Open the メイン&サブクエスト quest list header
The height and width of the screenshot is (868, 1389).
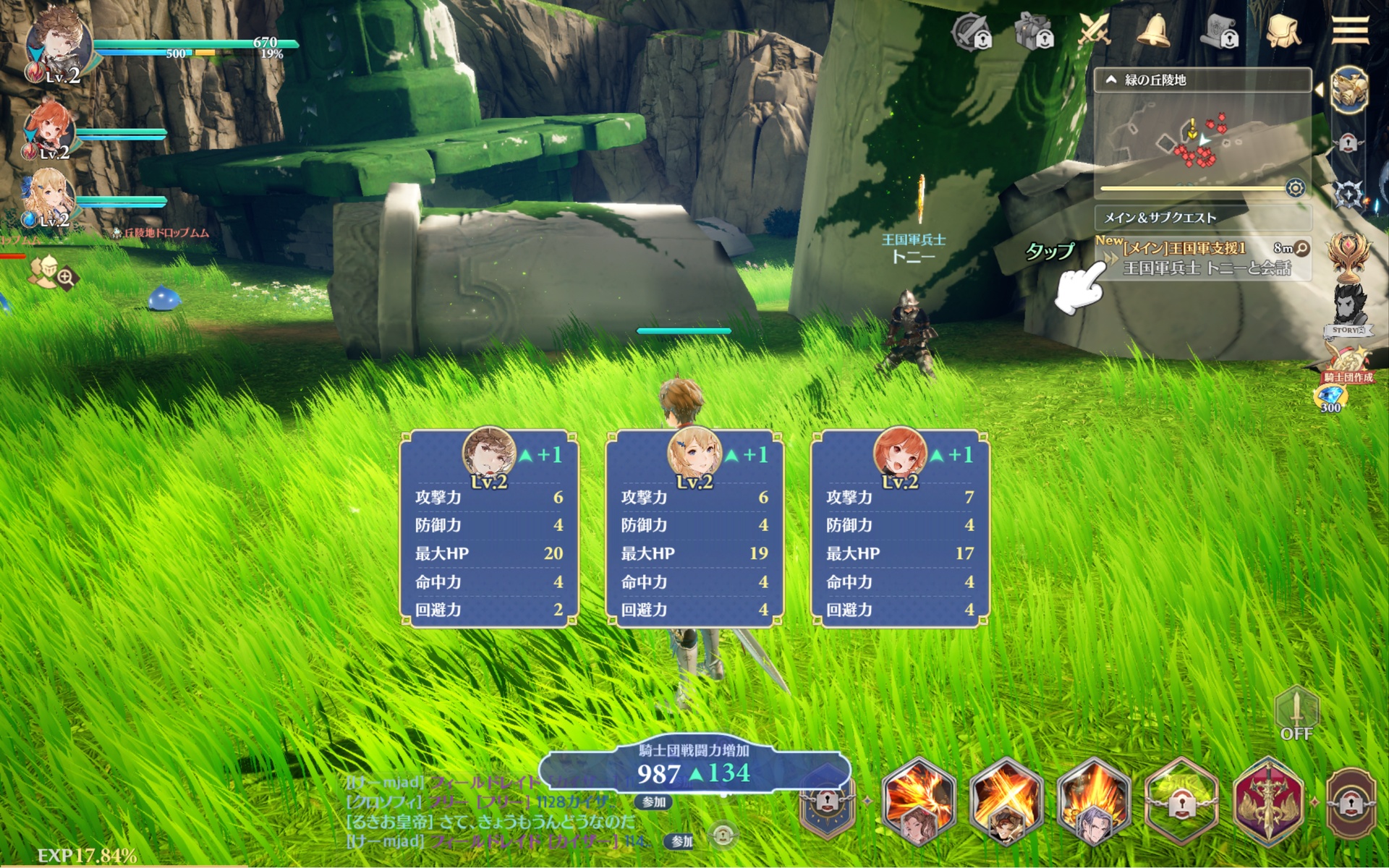(x=1201, y=217)
